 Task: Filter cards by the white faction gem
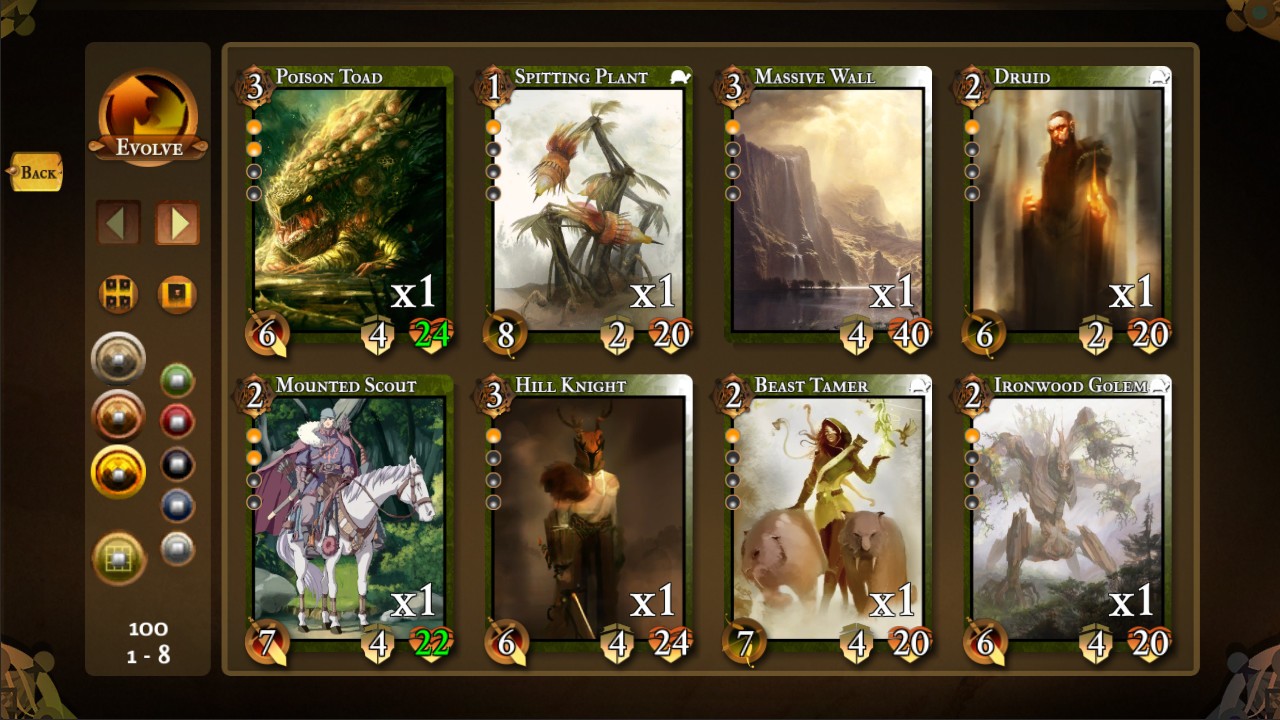(x=177, y=548)
